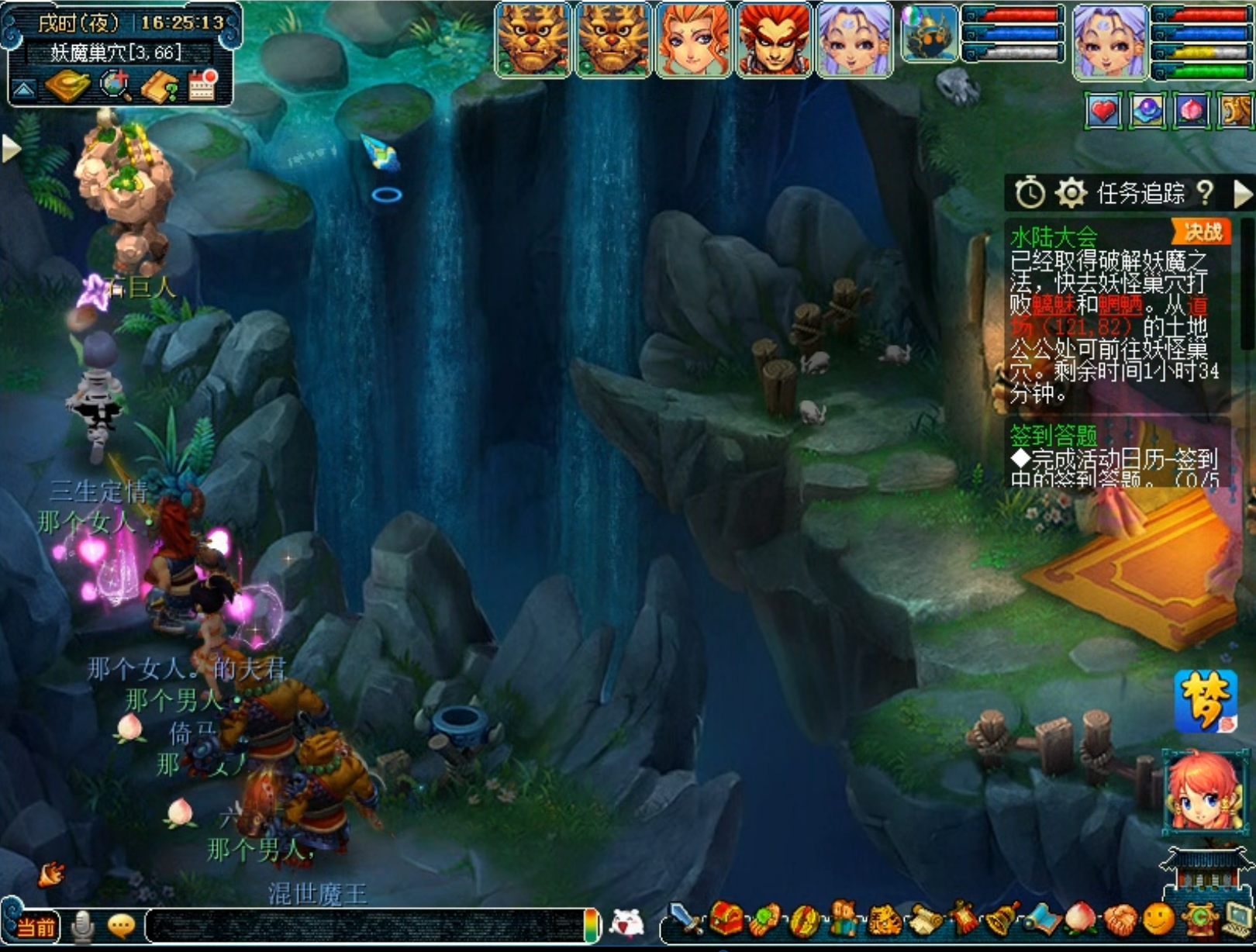Collapse the top-left panel with up arrow
The height and width of the screenshot is (952, 1256).
pyautogui.click(x=23, y=90)
